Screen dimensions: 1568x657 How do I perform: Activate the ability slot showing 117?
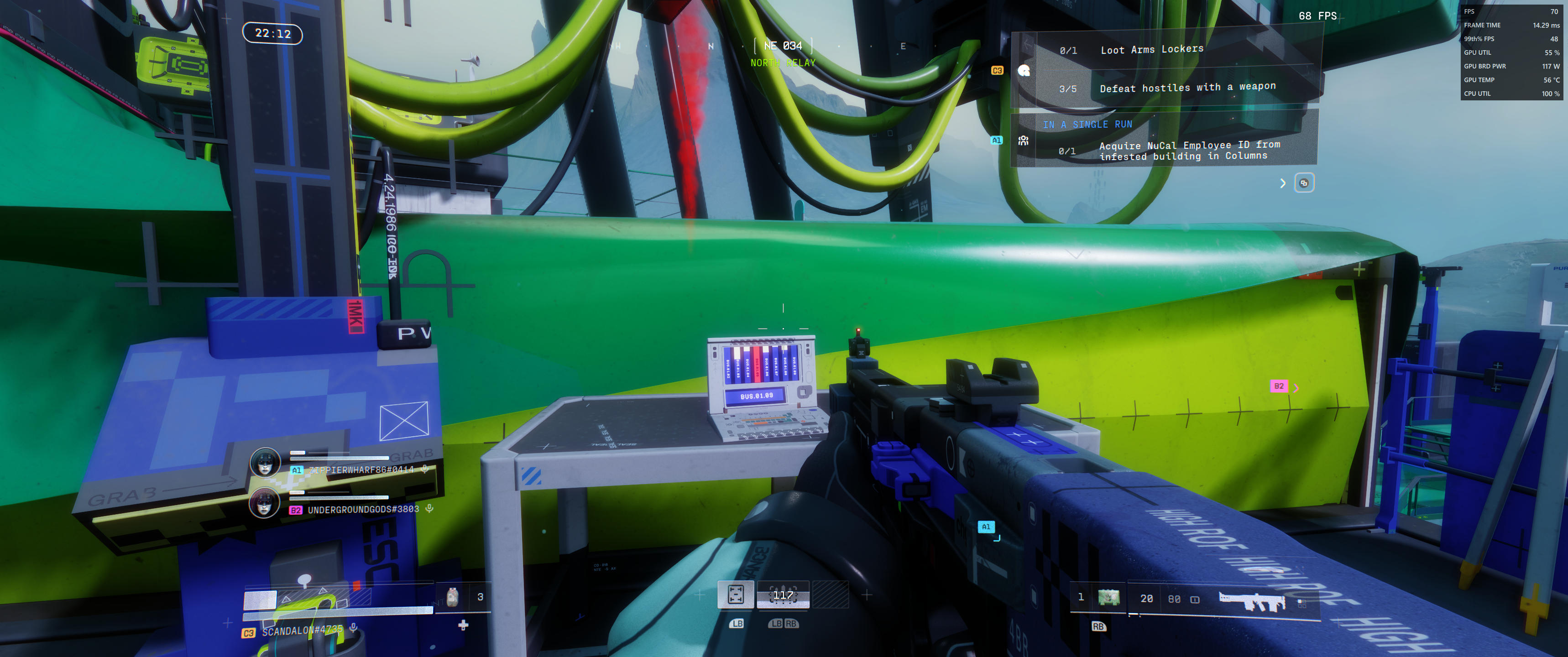pos(783,595)
